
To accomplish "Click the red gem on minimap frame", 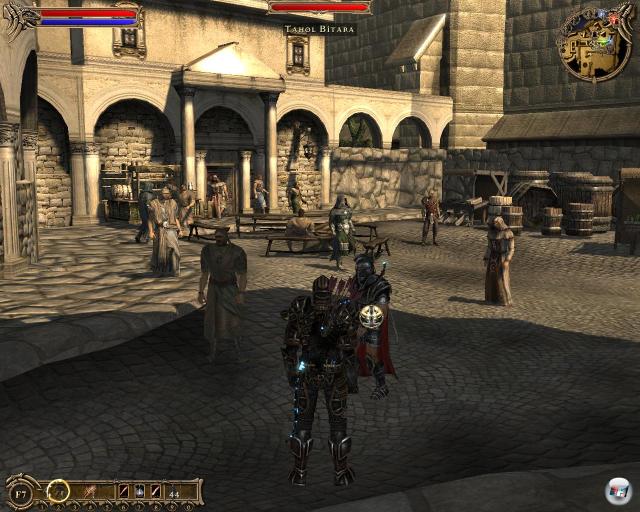I will pyautogui.click(x=614, y=18).
